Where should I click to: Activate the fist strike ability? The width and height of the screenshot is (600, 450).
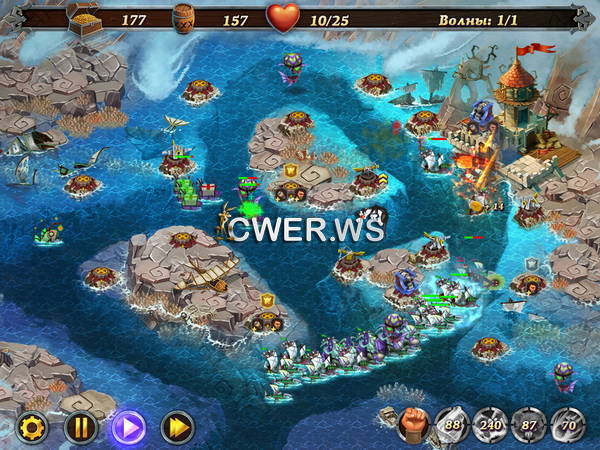[x=412, y=425]
